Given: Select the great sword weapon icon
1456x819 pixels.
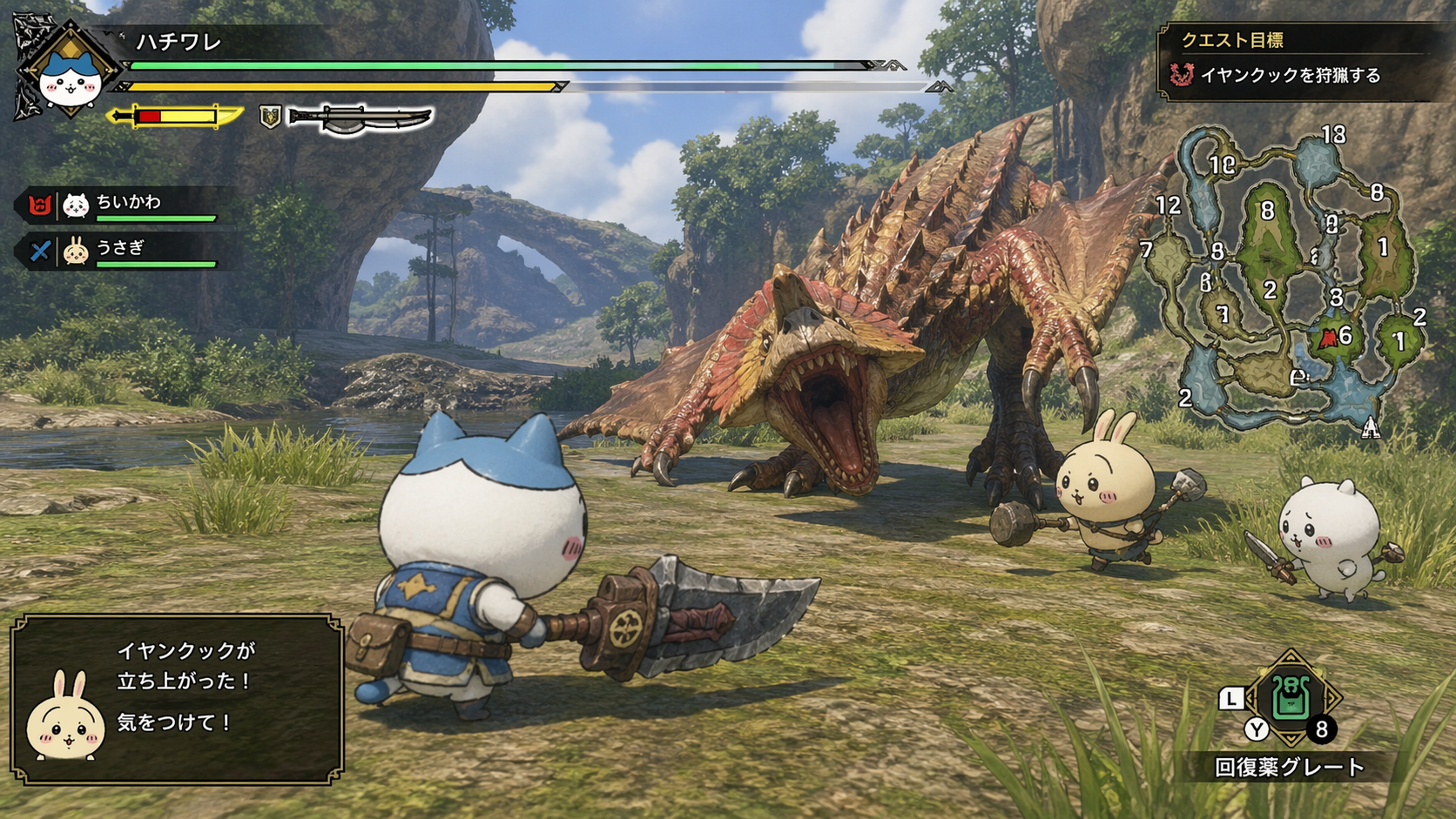Looking at the screenshot, I should click(x=361, y=118).
